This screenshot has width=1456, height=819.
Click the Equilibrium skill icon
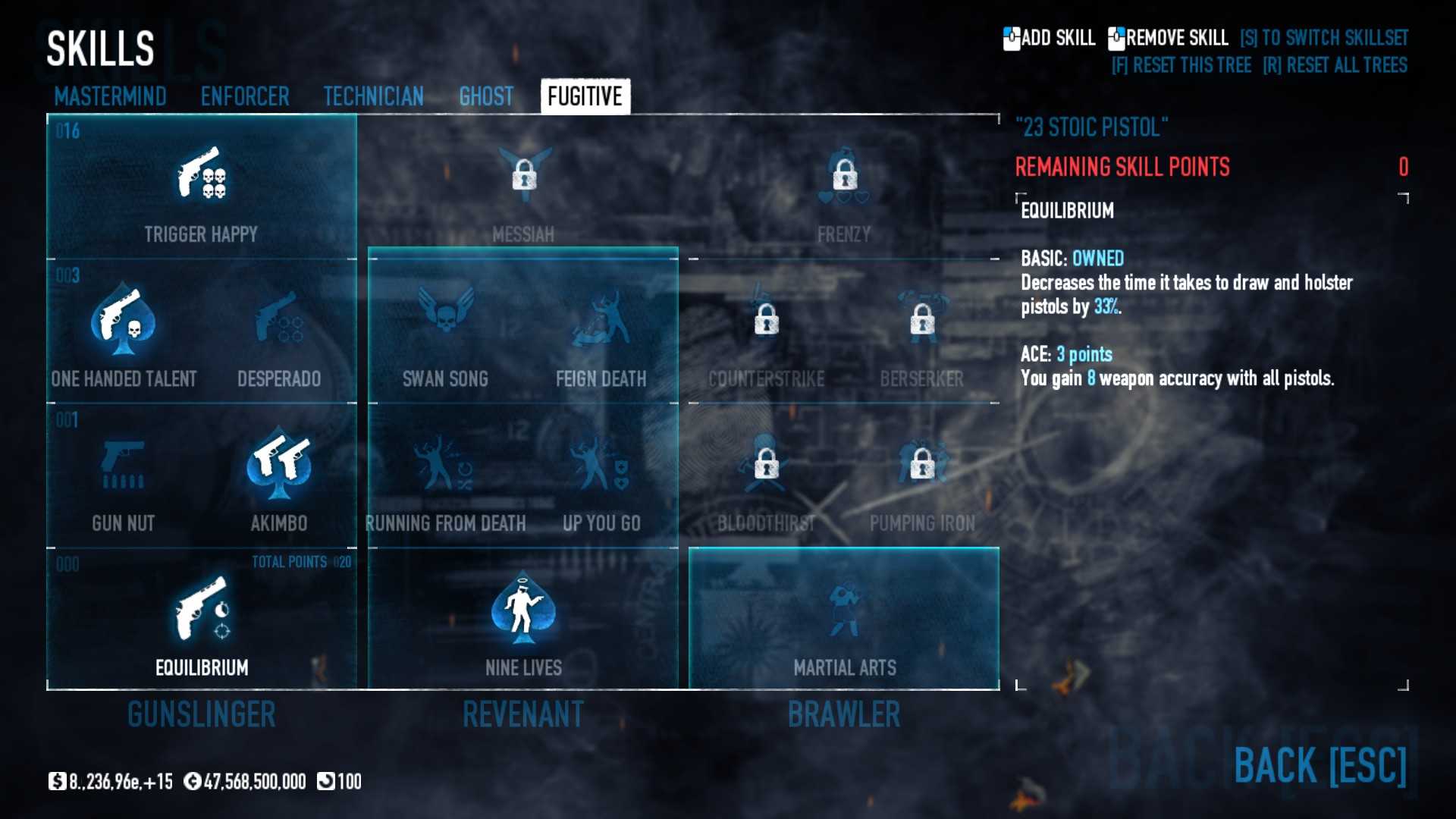(202, 608)
